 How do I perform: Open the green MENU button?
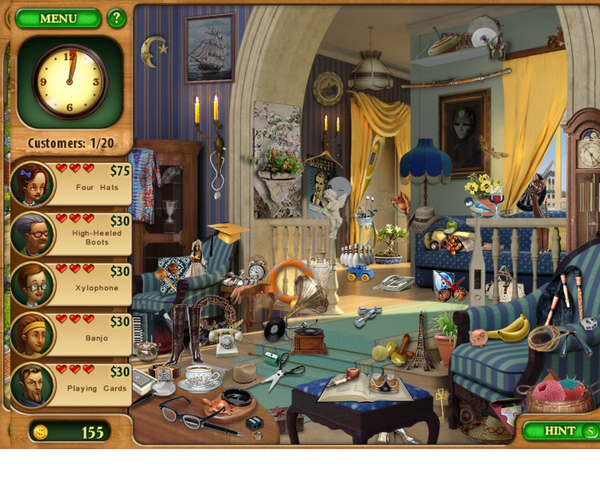58,18
